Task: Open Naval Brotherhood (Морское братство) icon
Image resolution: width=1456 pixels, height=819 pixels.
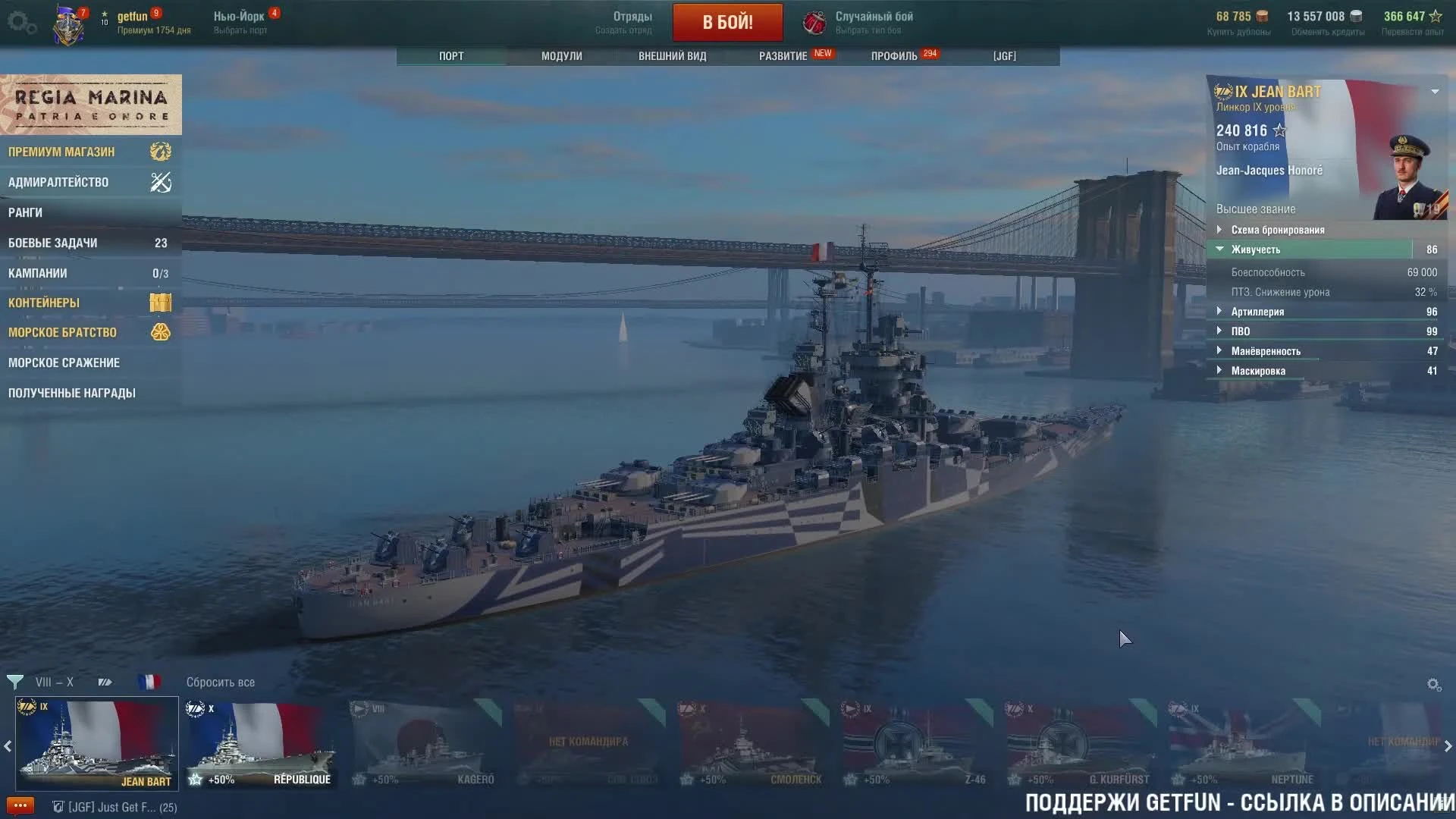Action: pos(161,332)
